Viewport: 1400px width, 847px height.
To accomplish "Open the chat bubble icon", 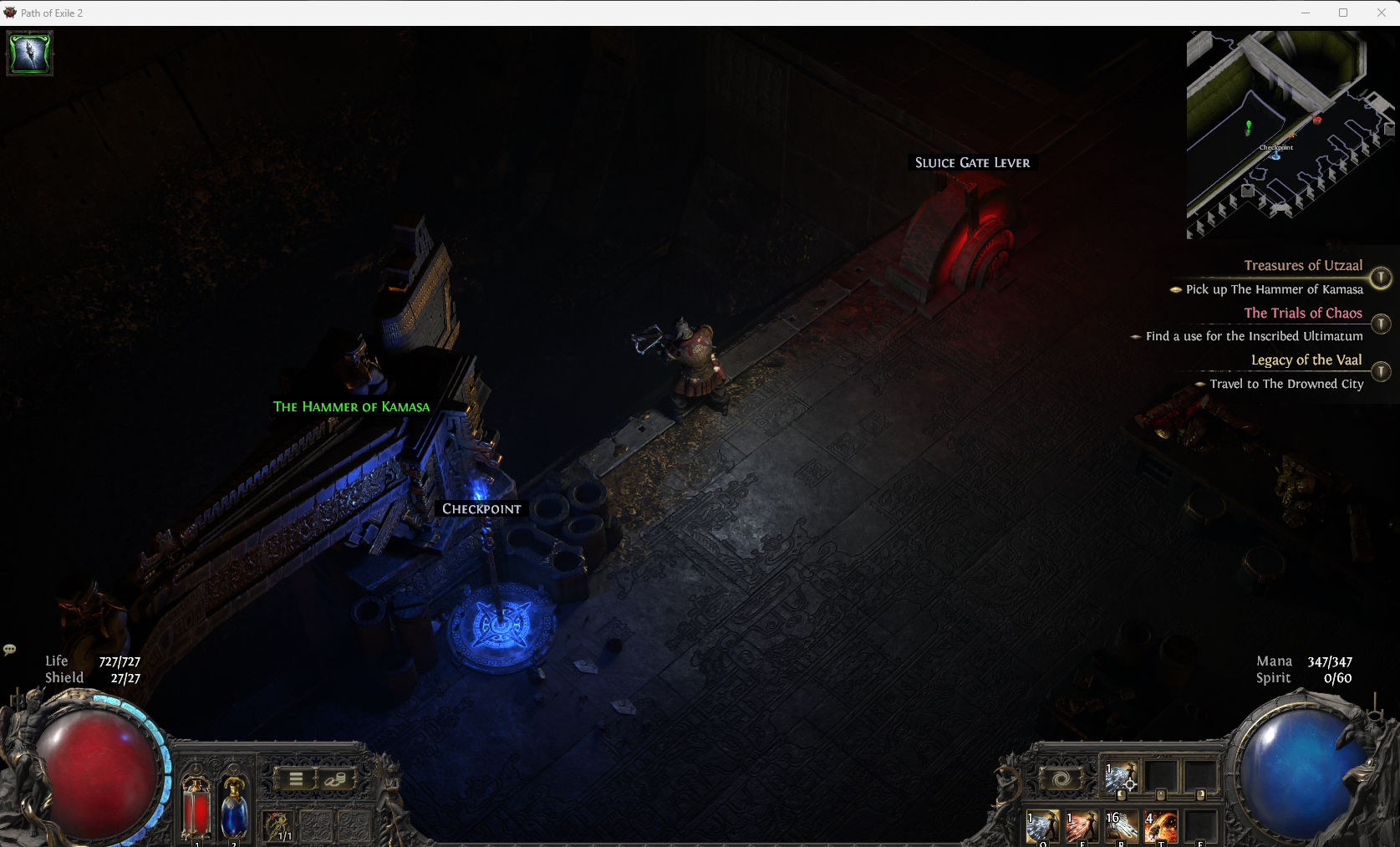I will pos(10,650).
